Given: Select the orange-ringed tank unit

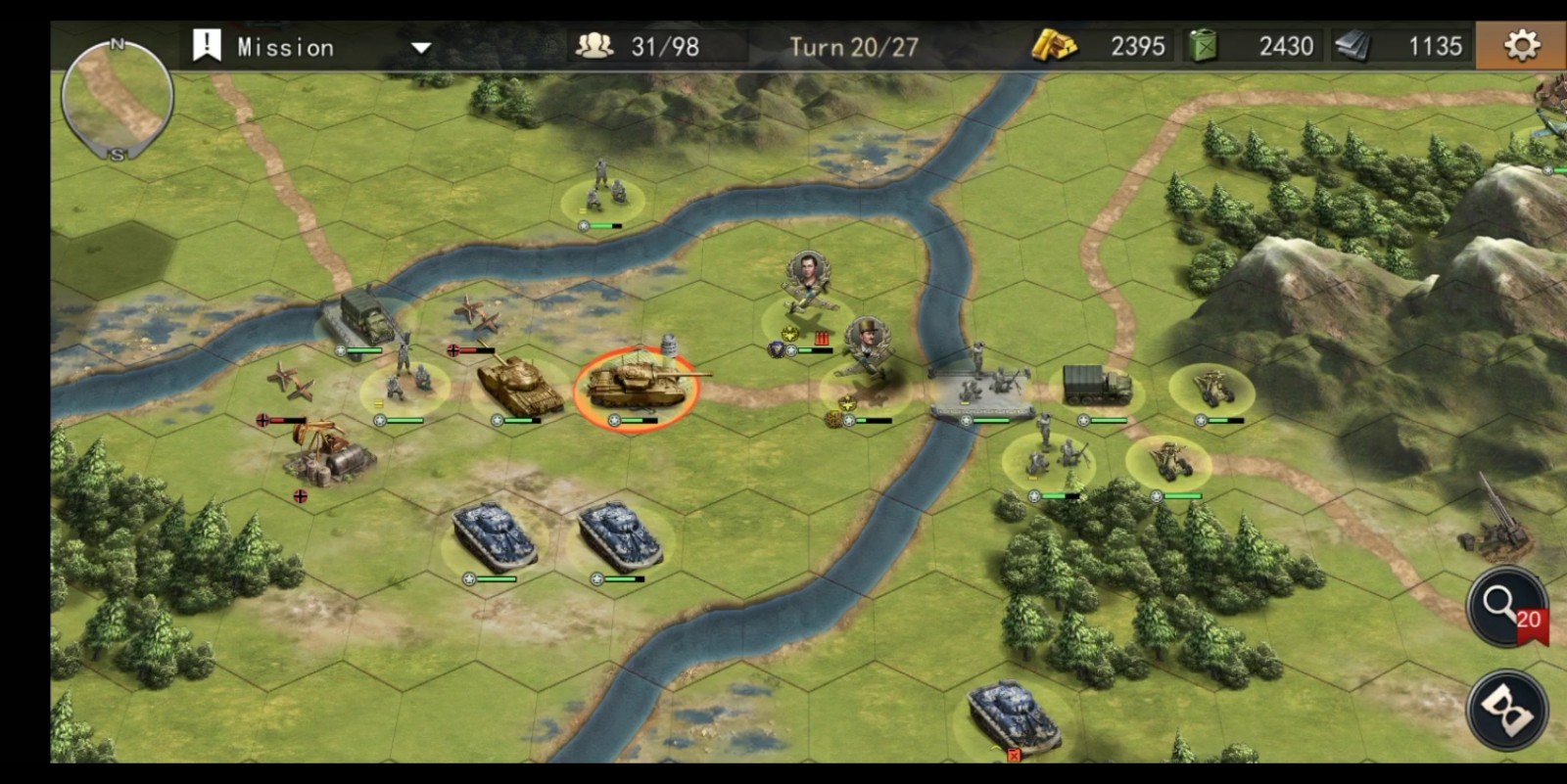Looking at the screenshot, I should pos(637,386).
